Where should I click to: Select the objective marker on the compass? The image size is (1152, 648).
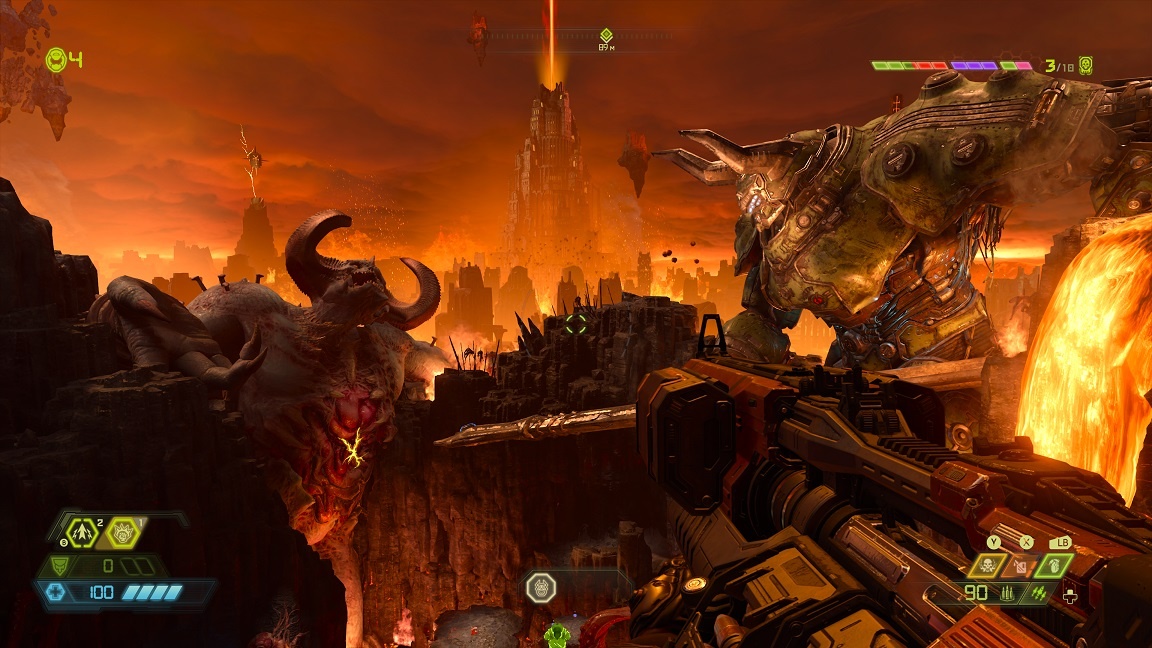point(606,35)
